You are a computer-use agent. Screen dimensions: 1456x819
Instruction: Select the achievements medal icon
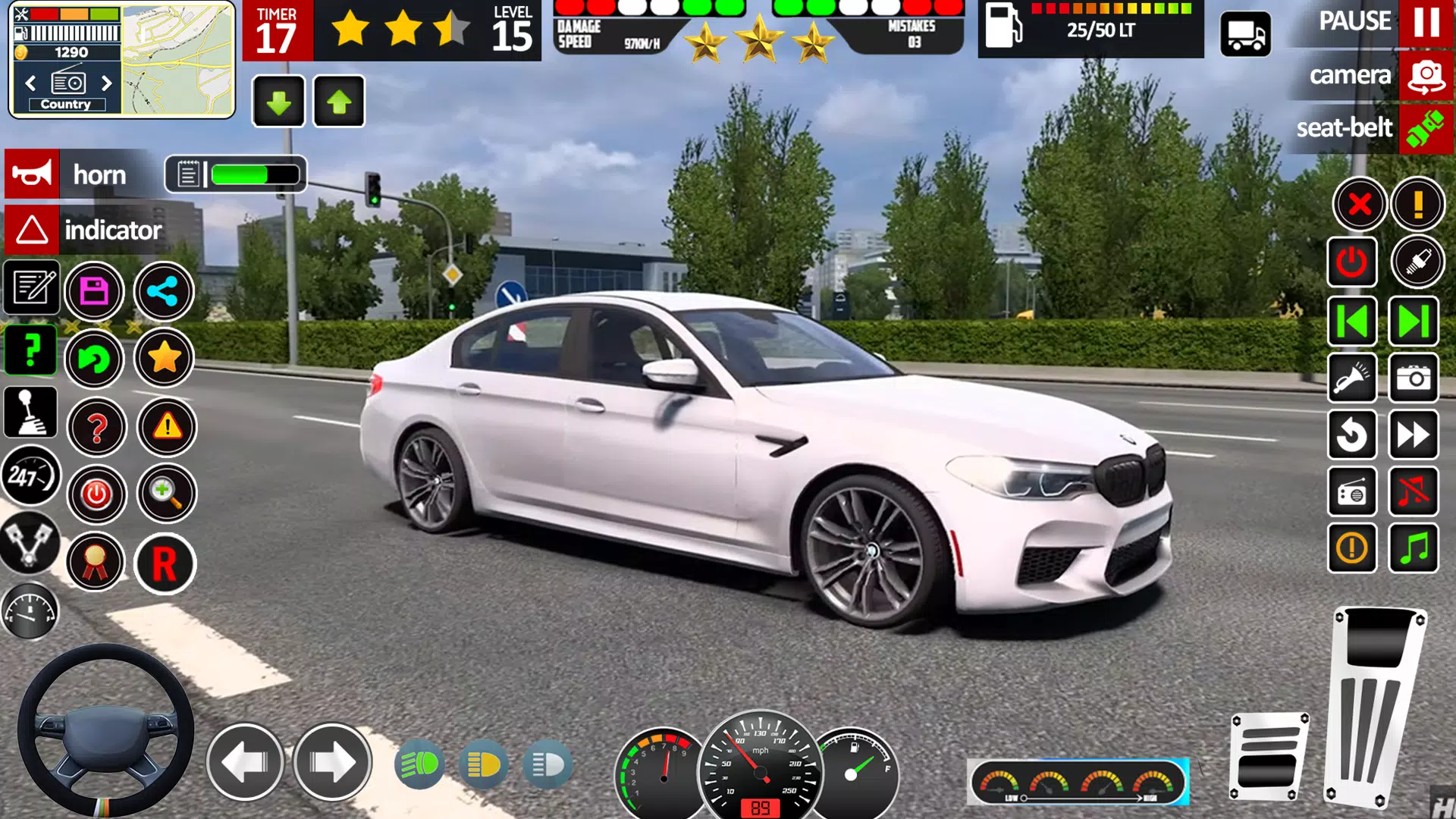pos(95,563)
